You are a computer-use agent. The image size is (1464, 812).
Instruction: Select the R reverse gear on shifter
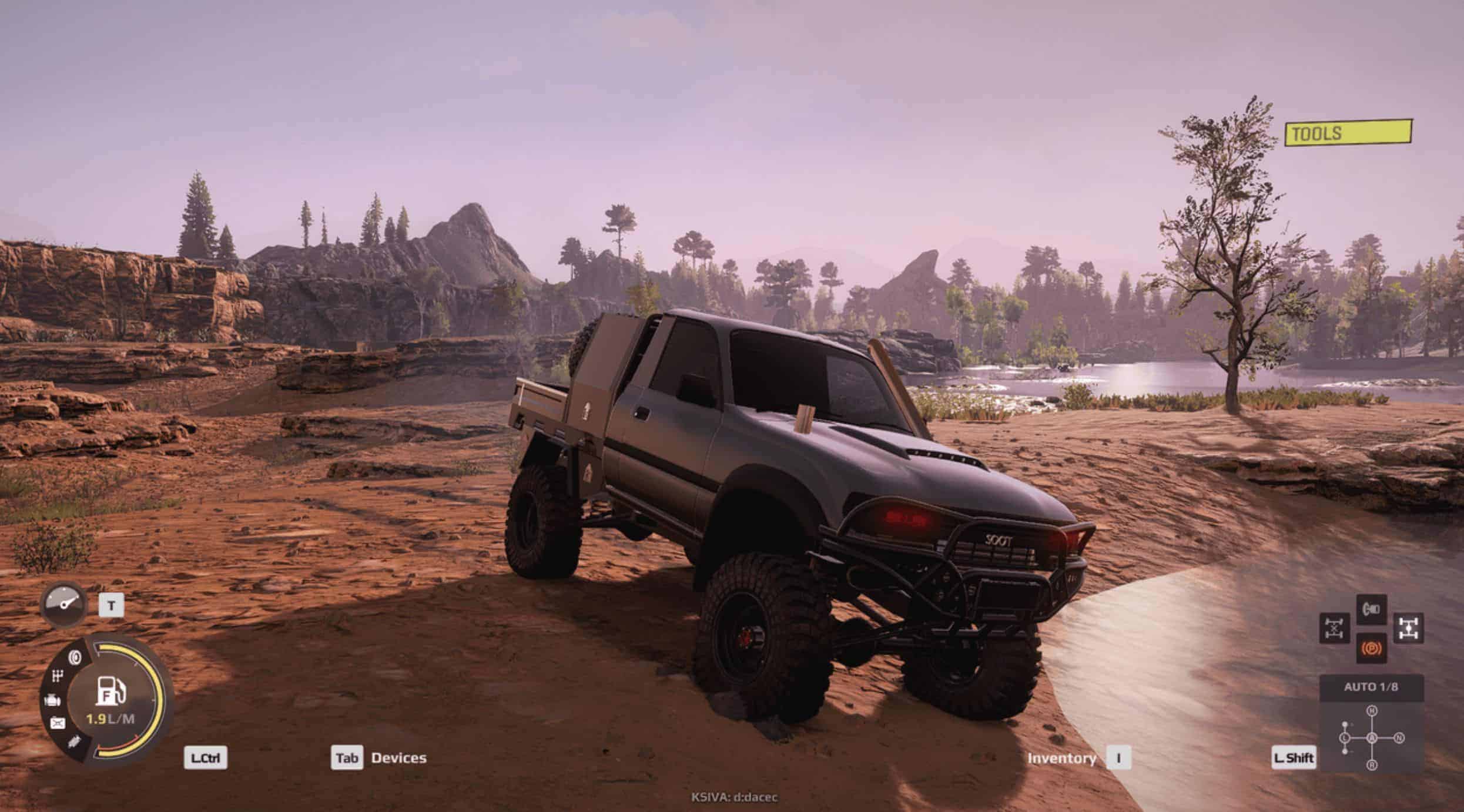[1372, 764]
